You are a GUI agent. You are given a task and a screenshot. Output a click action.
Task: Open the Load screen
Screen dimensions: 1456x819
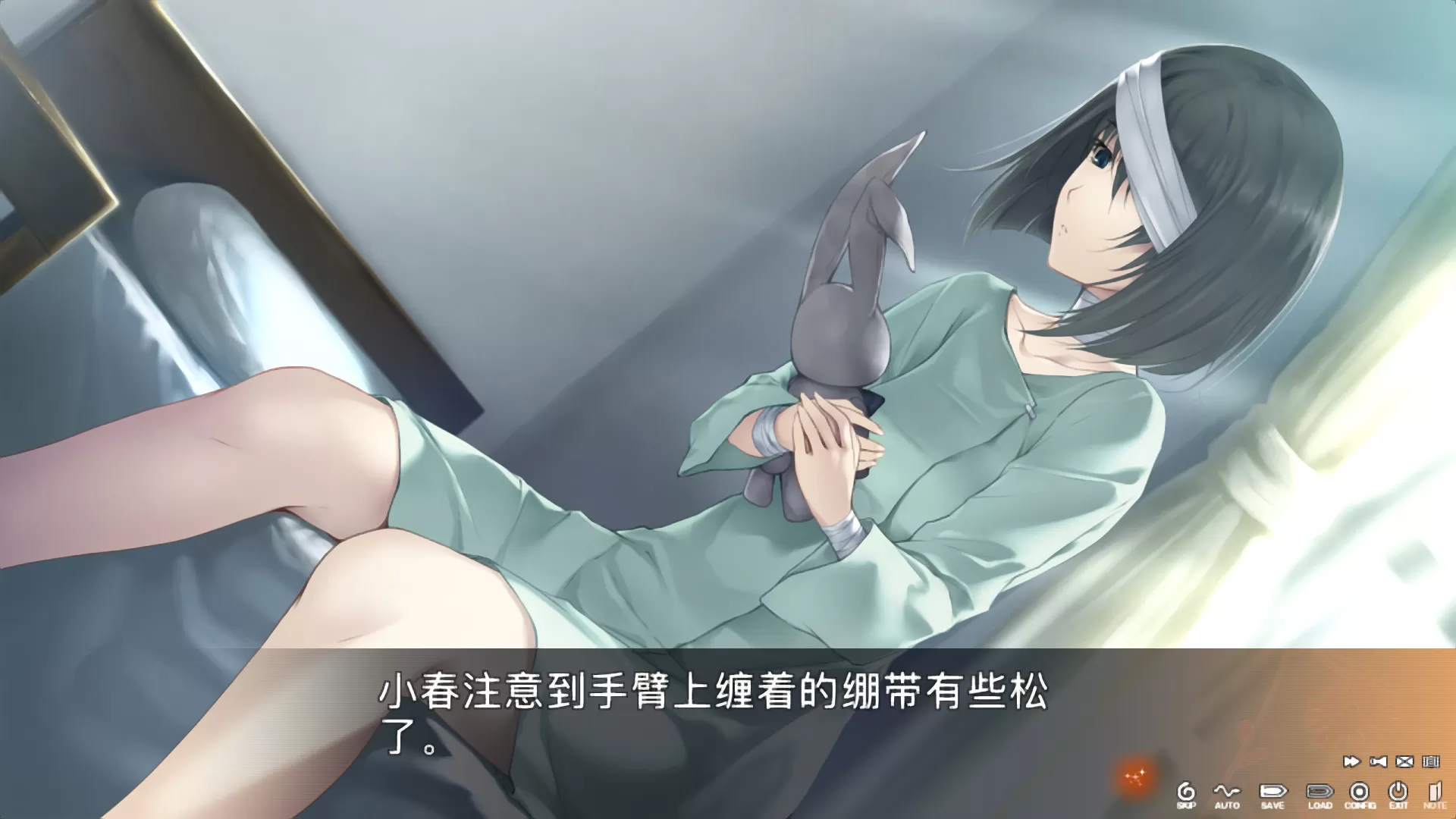tap(1320, 791)
